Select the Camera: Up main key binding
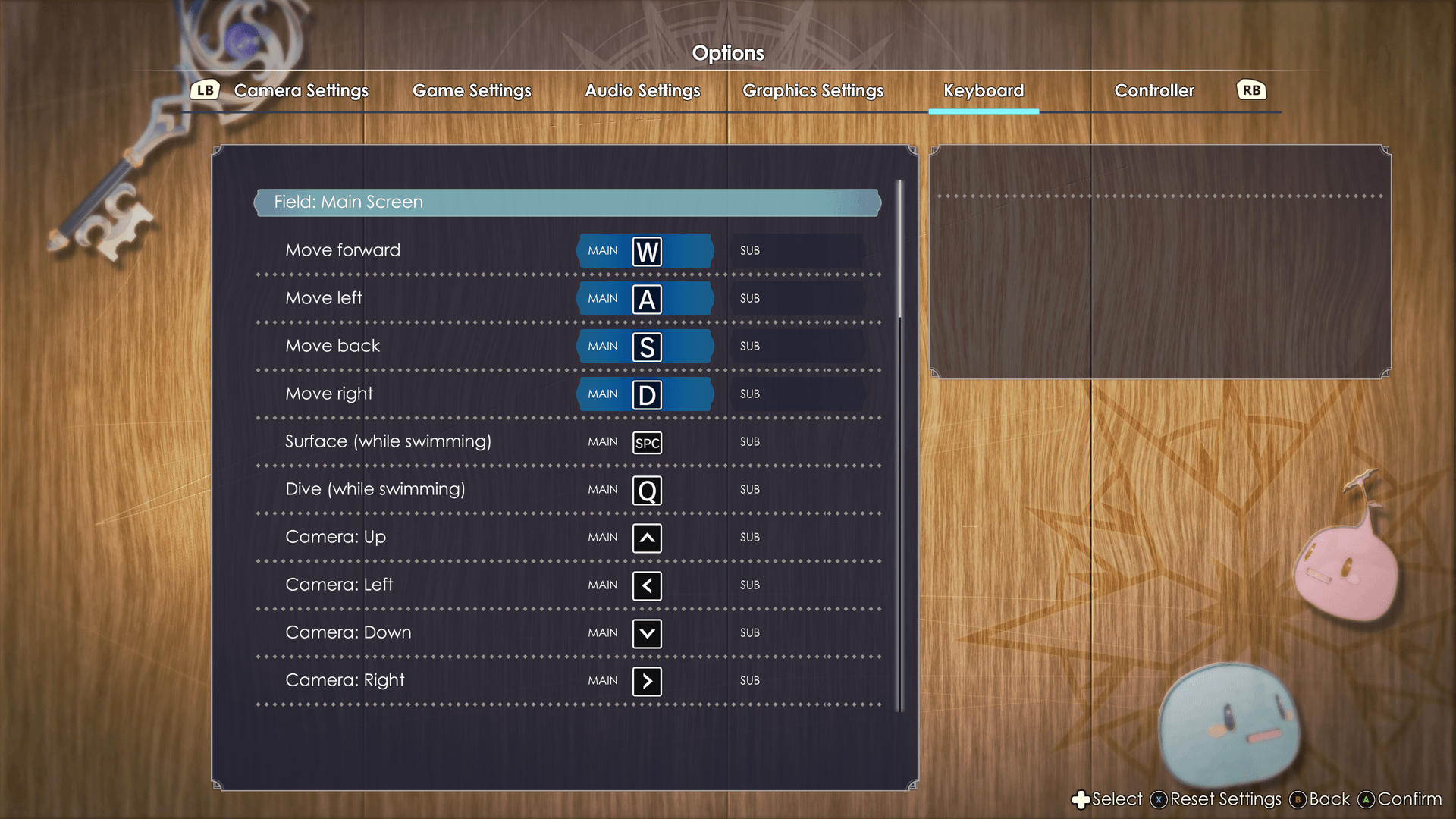 [646, 538]
